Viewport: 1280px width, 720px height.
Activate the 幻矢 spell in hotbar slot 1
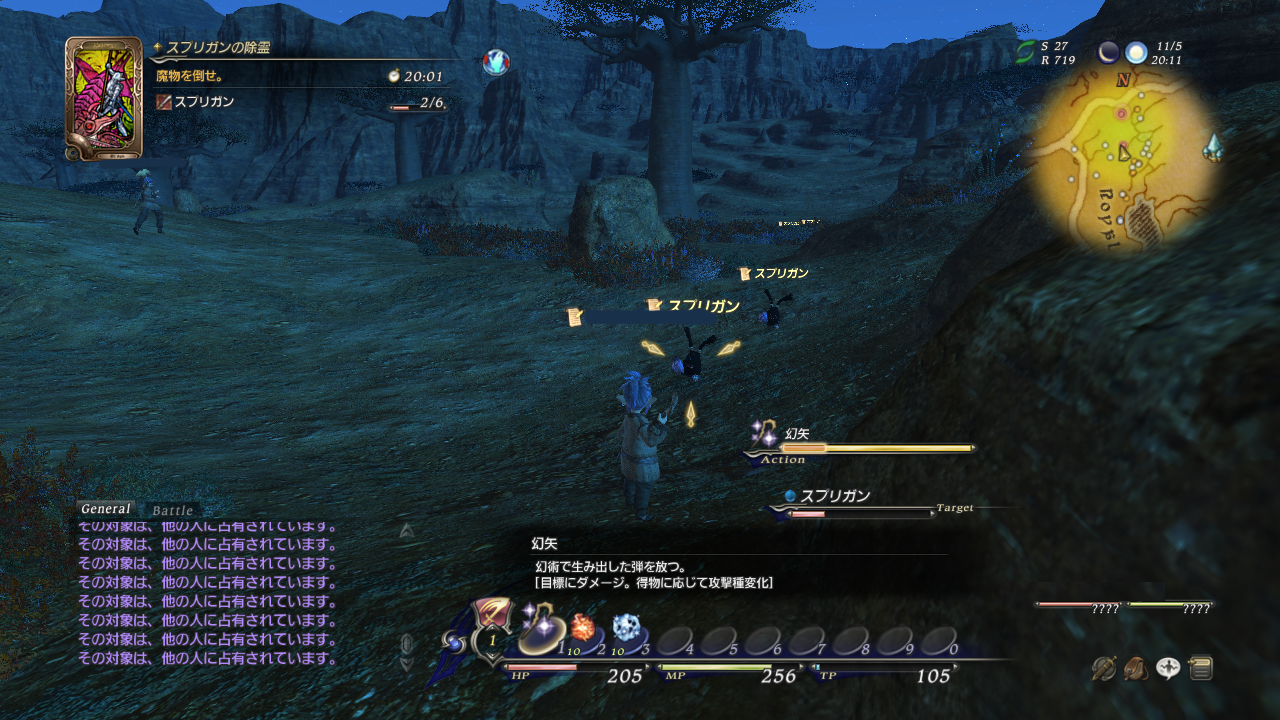tap(540, 633)
